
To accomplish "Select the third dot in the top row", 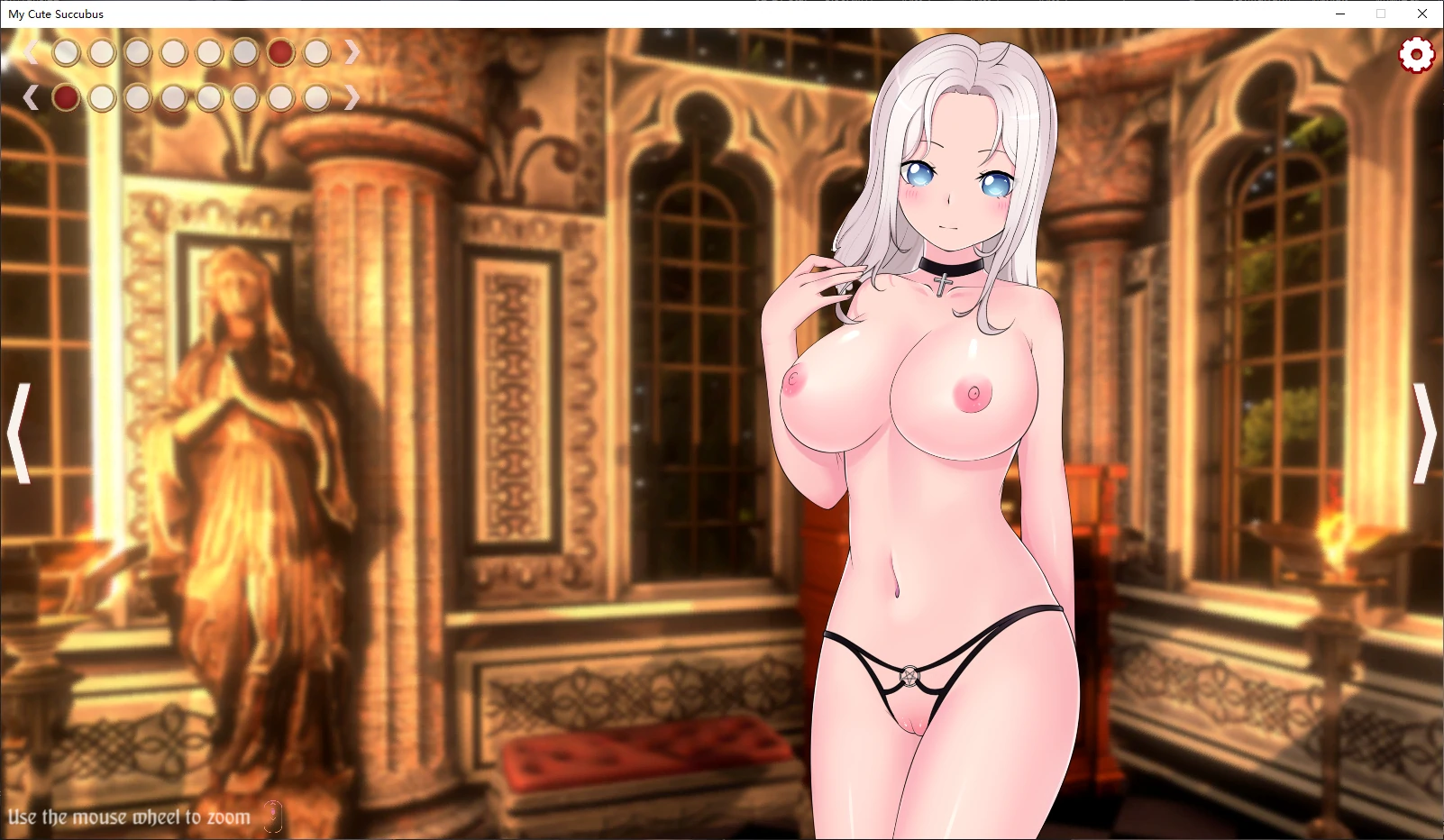I will (137, 52).
